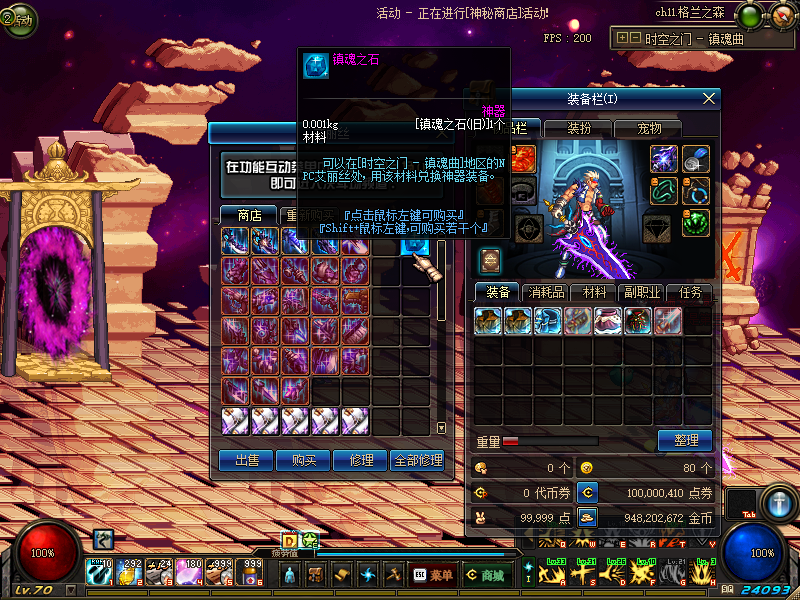Click the 出售 (sell) button
This screenshot has width=800, height=600.
coord(246,460)
